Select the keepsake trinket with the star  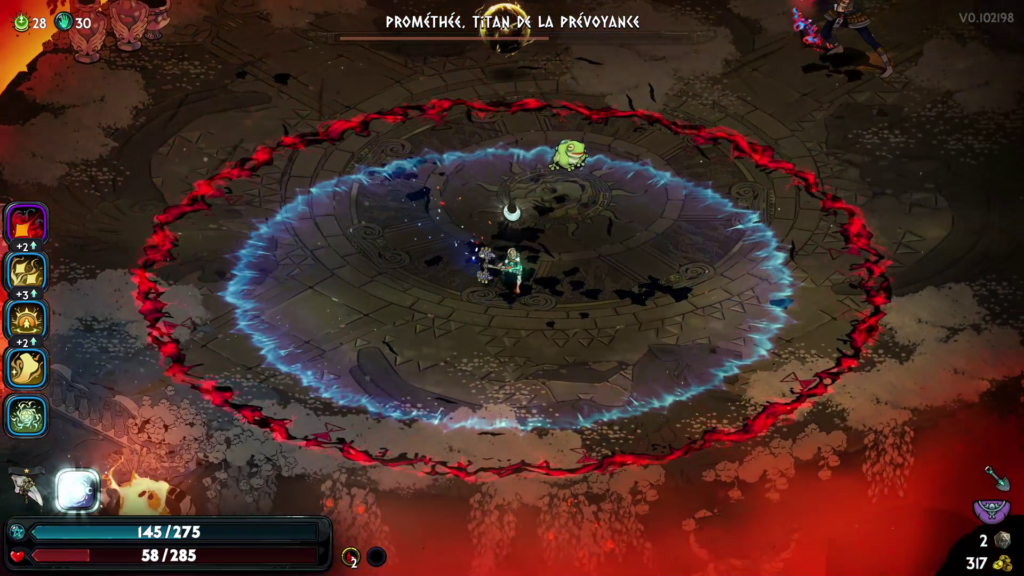(x=26, y=487)
